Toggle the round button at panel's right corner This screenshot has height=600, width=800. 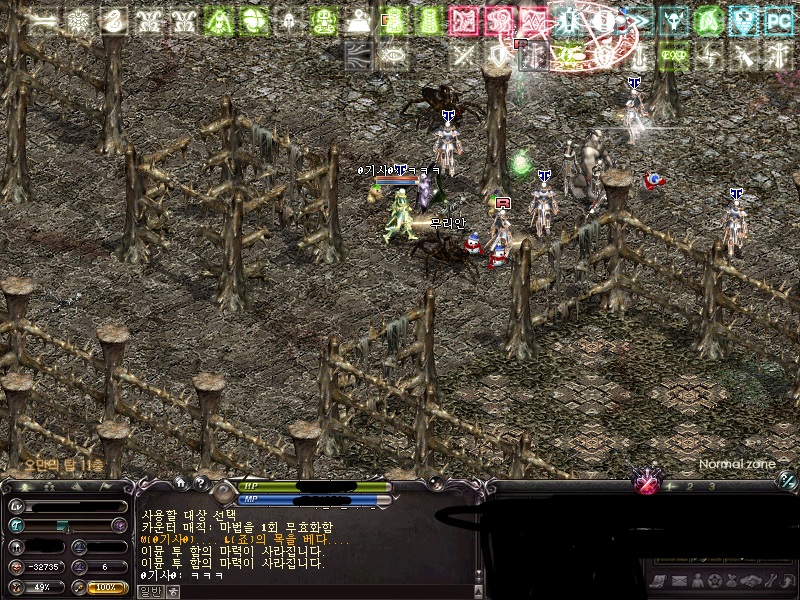click(x=787, y=479)
